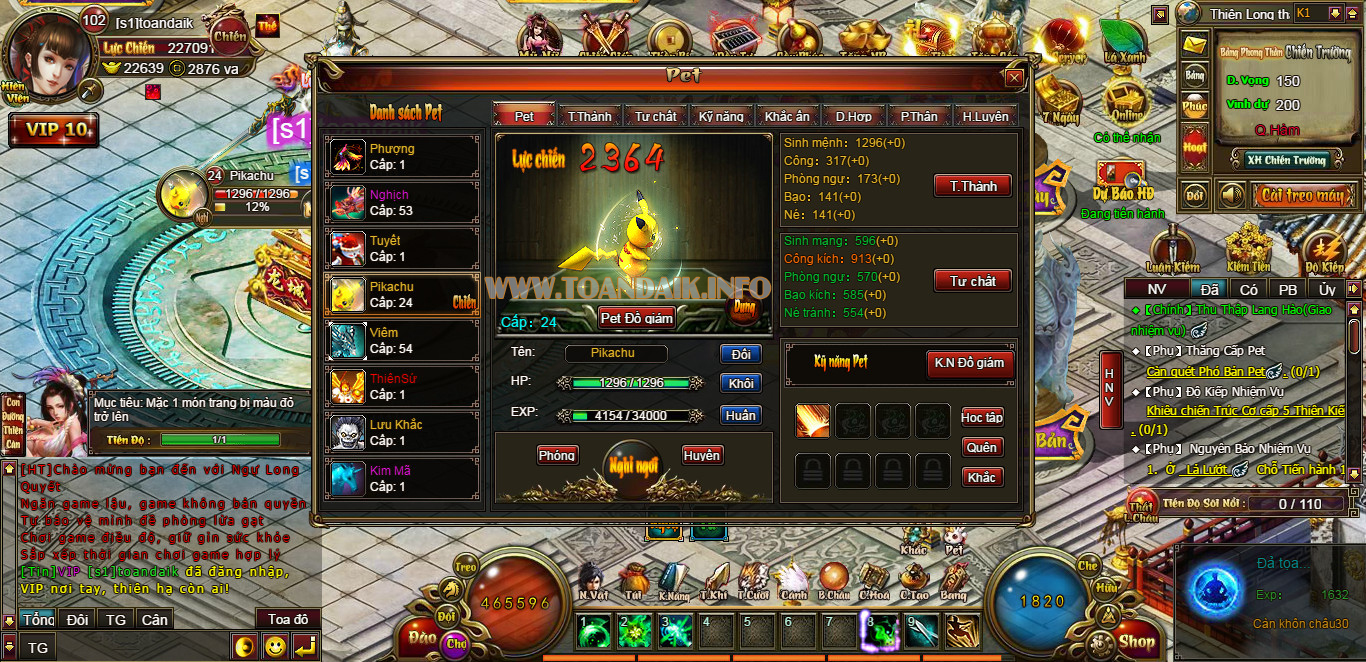
Task: Choose Nghịch from the pet list
Action: pos(402,203)
